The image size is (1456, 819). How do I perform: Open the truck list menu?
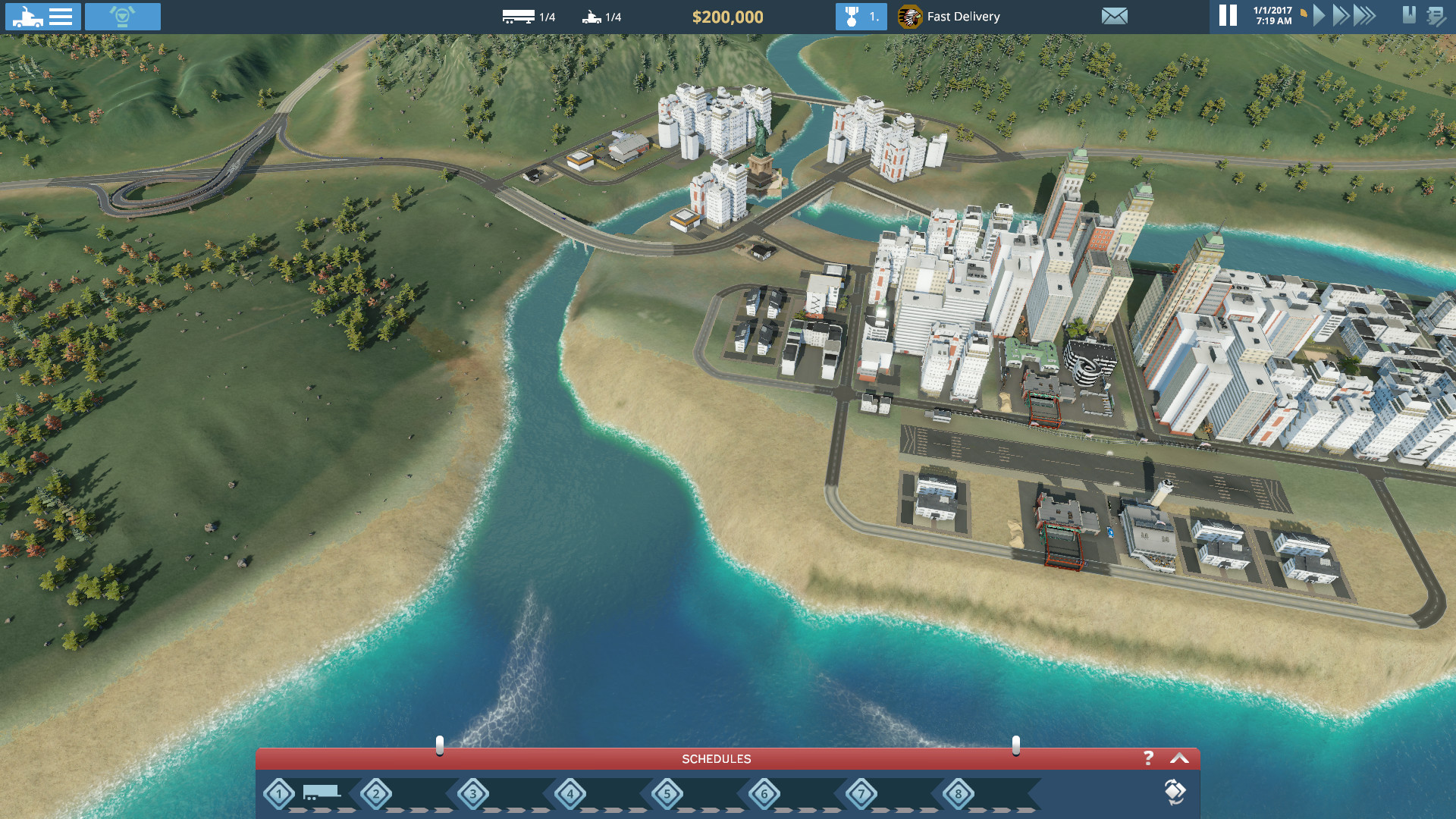pos(43,17)
